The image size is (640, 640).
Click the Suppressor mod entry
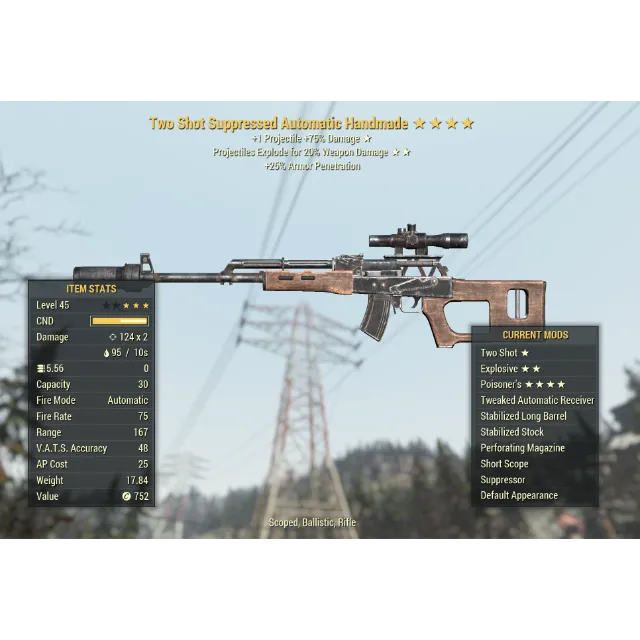pyautogui.click(x=502, y=480)
